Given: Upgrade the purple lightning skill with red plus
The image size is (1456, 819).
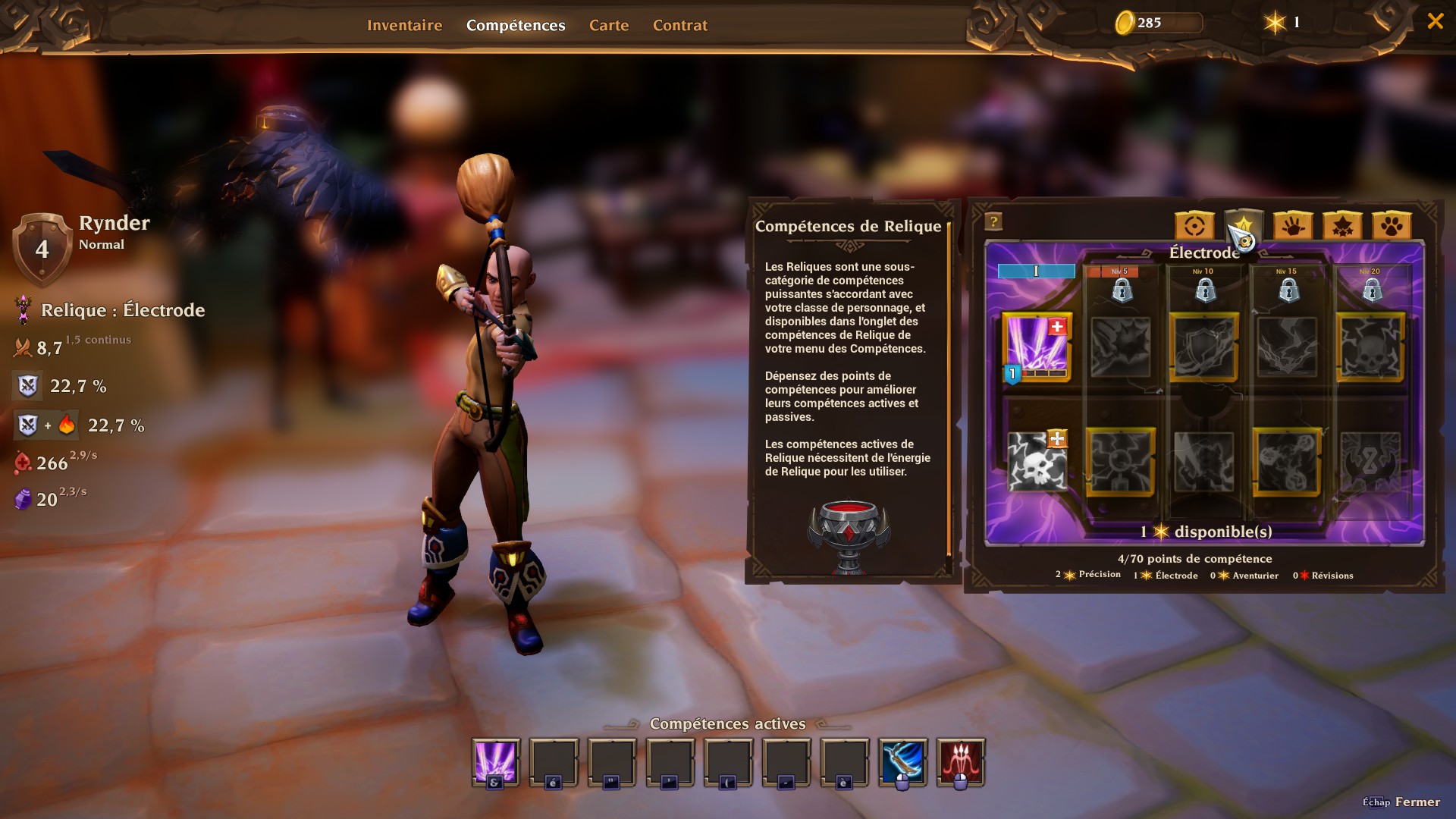Looking at the screenshot, I should pyautogui.click(x=1057, y=327).
